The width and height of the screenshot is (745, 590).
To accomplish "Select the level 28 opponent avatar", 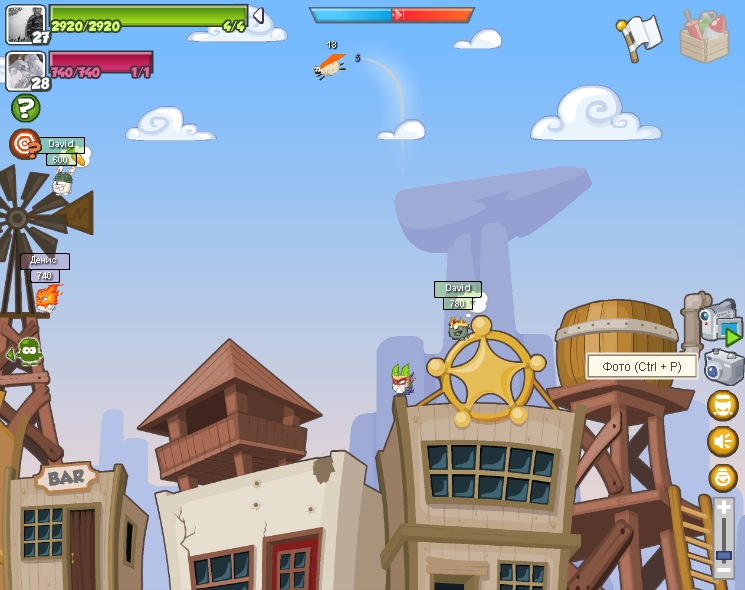I will coord(25,69).
